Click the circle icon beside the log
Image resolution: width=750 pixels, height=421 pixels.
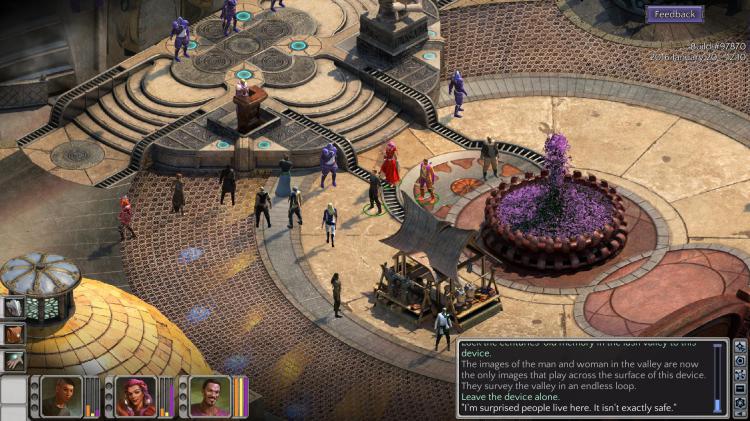[740, 359]
